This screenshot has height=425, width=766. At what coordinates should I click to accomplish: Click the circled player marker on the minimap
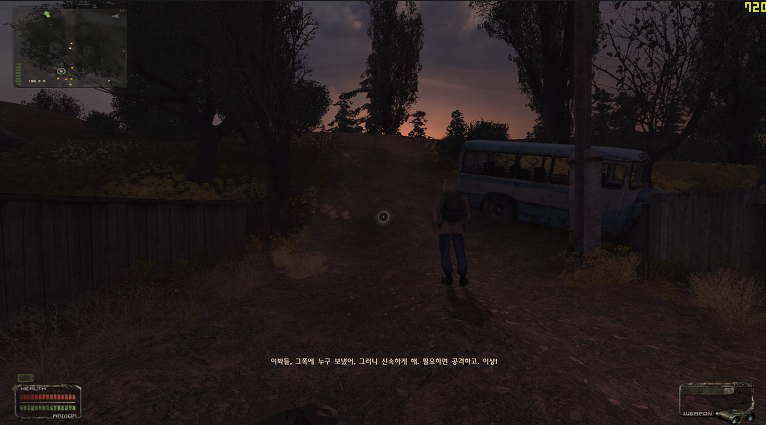(61, 71)
